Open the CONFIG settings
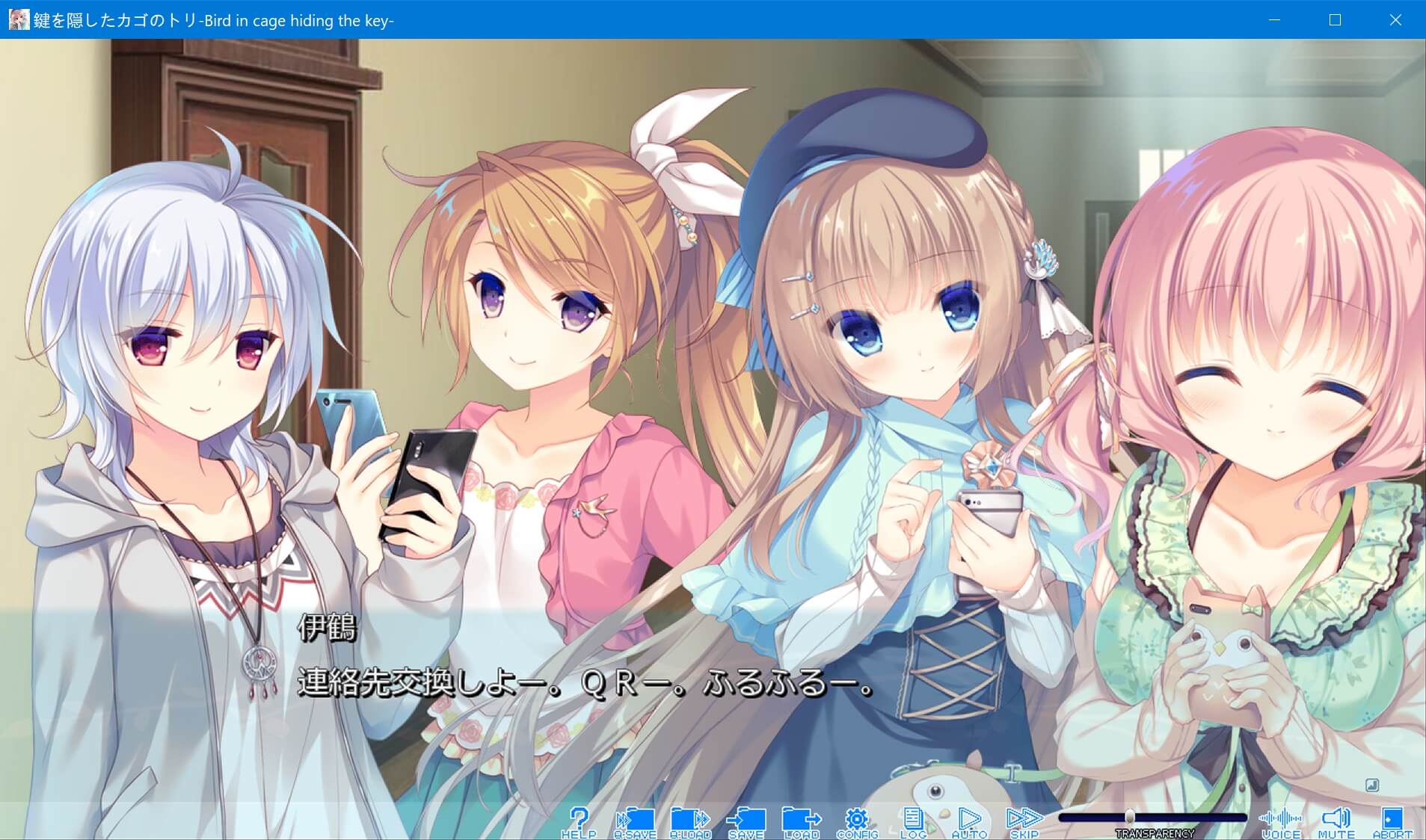 coord(858,820)
